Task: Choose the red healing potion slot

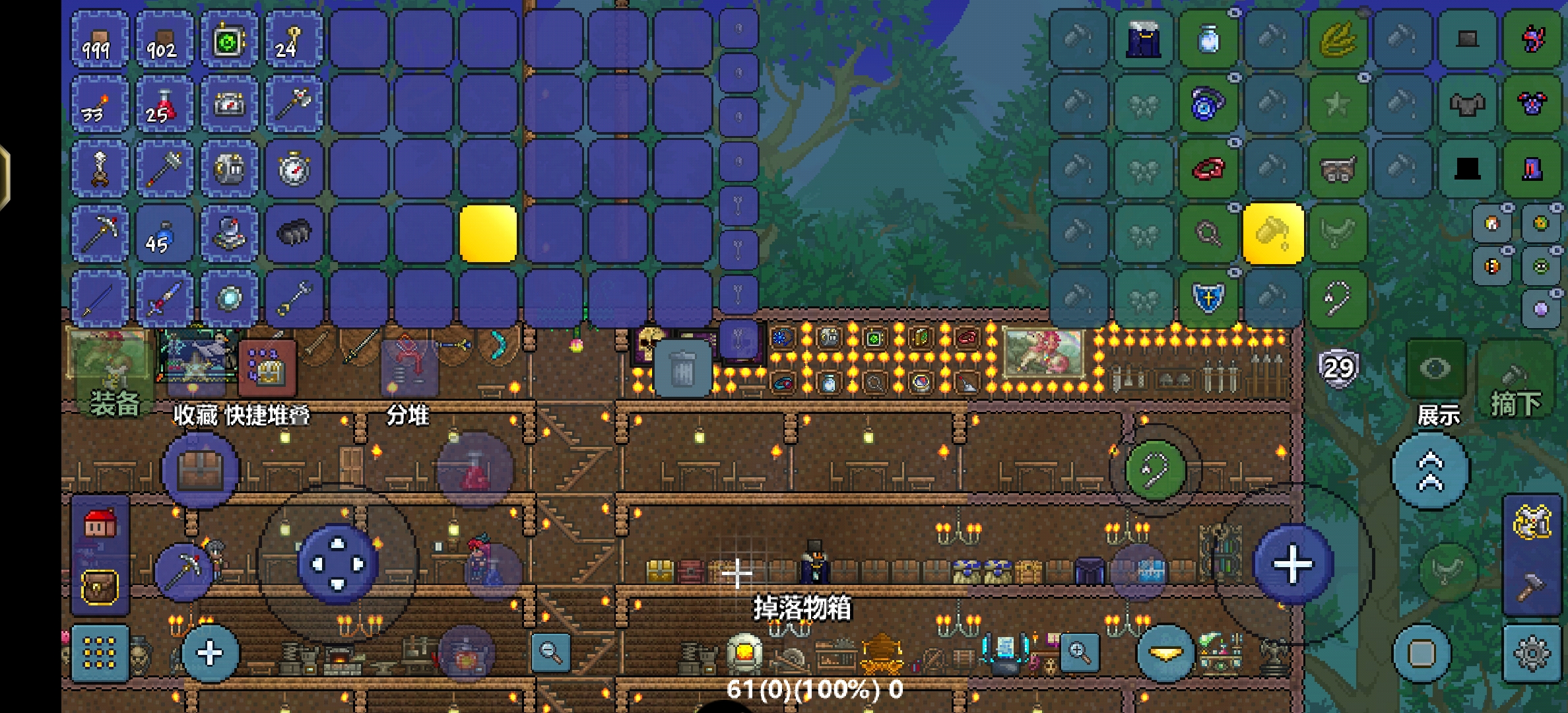Action: coord(164,104)
